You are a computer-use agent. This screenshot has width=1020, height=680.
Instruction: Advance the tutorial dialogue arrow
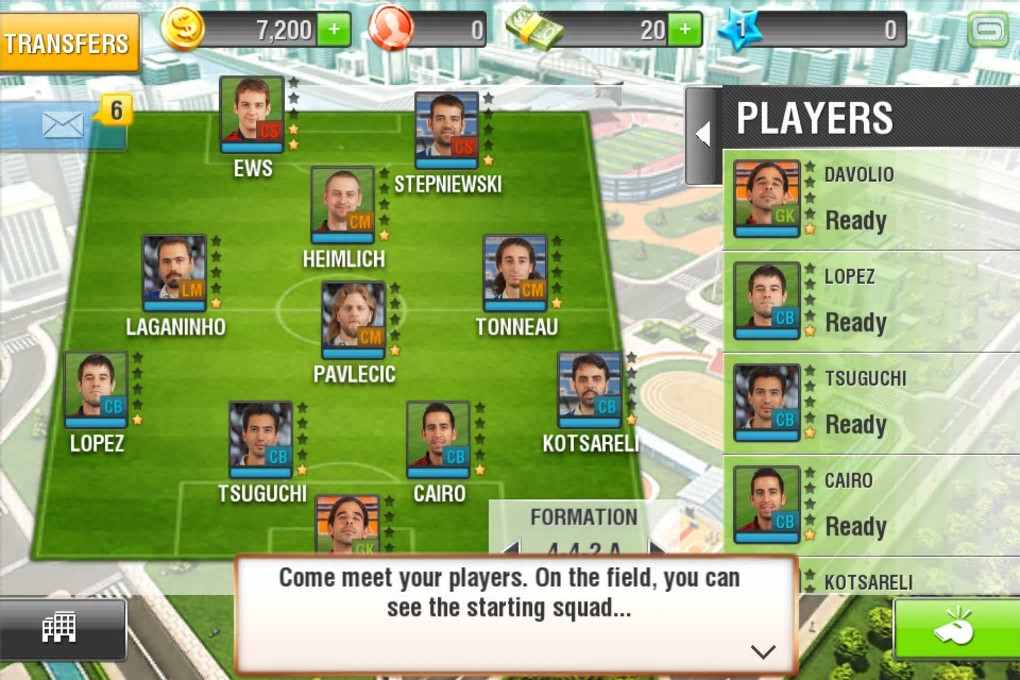pyautogui.click(x=762, y=652)
